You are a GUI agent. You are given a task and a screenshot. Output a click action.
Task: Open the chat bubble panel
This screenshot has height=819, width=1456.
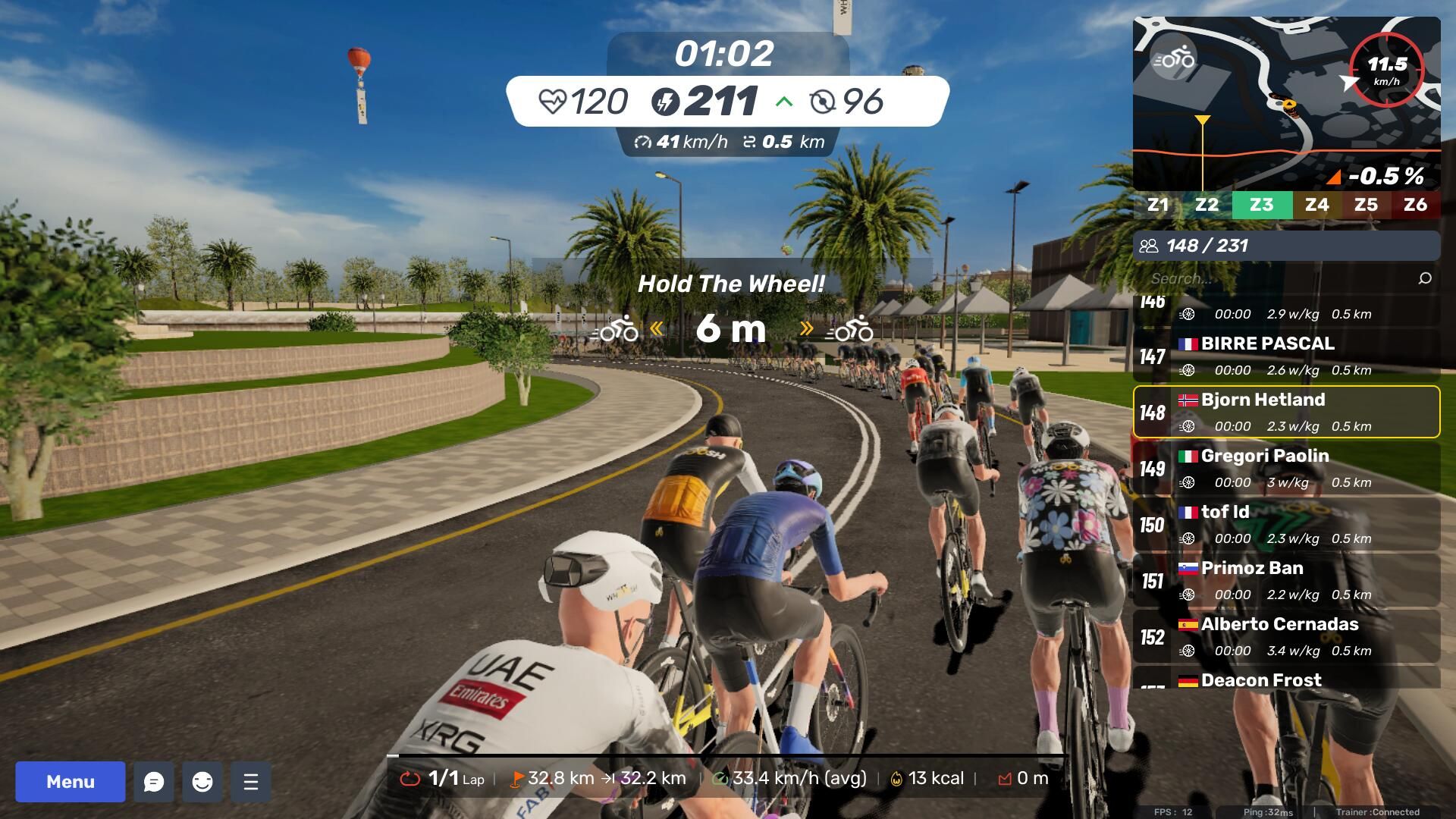point(154,782)
